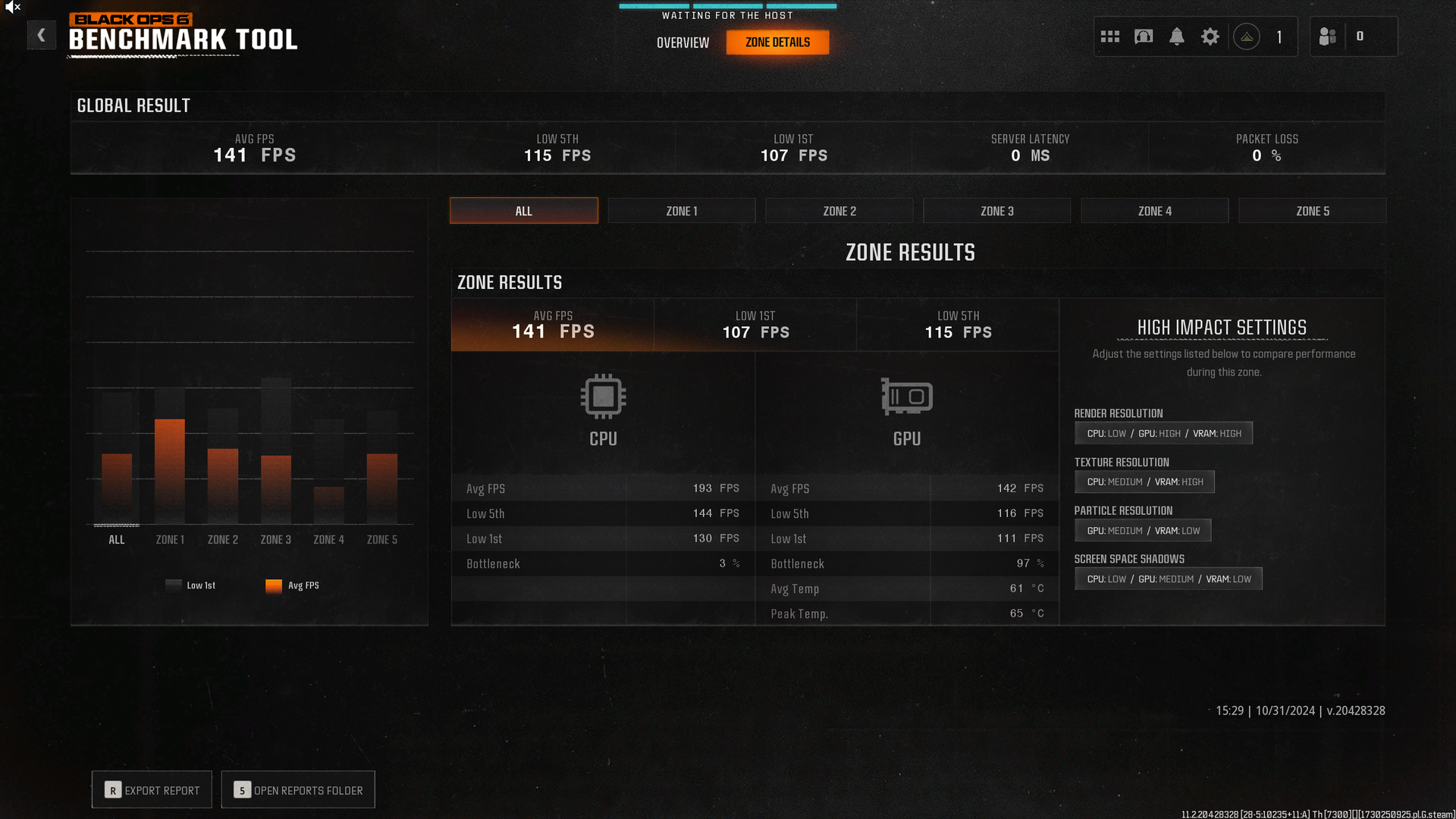Open the grid menu icon

tap(1110, 36)
